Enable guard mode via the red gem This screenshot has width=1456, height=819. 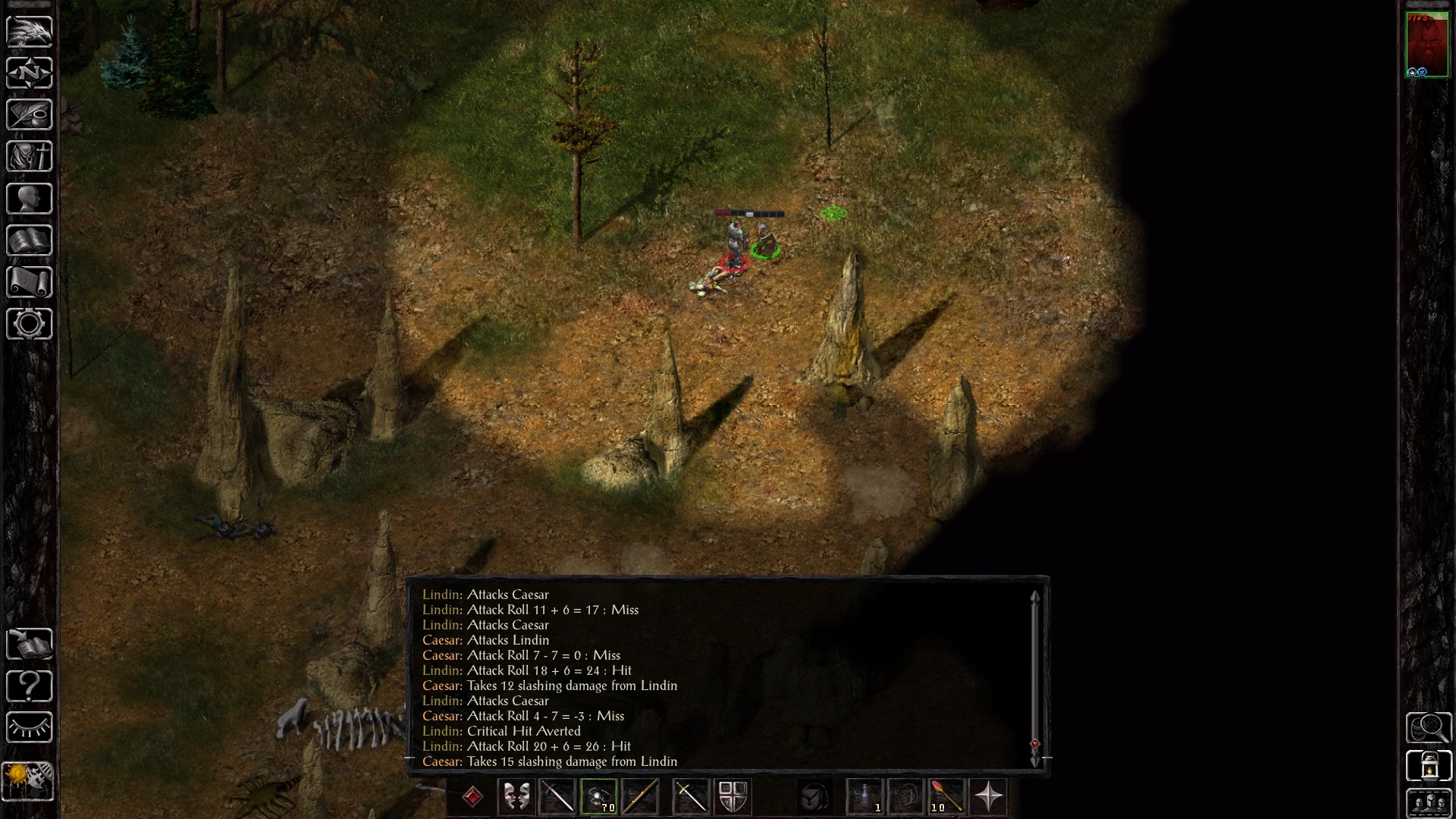coord(472,798)
